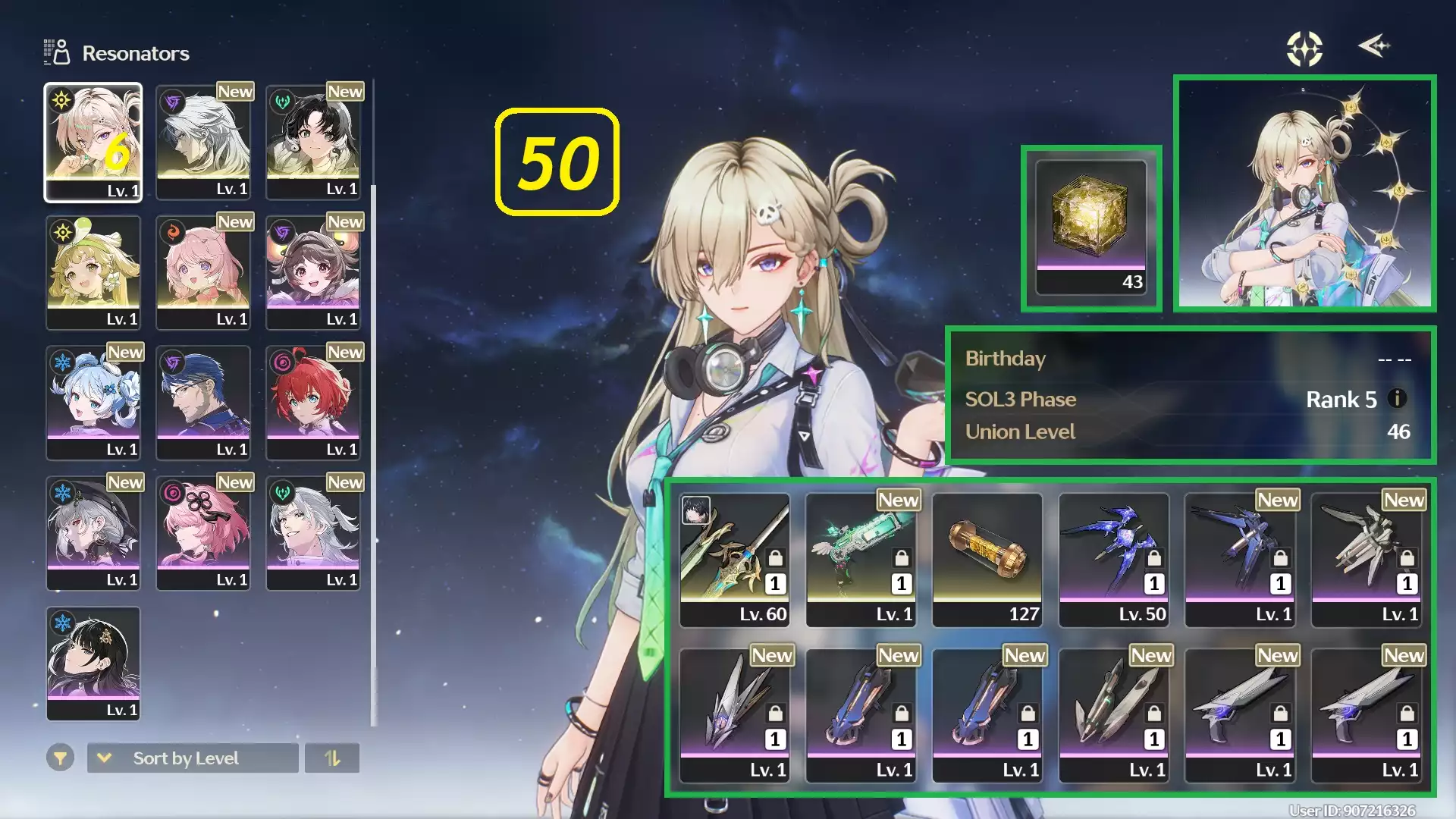The height and width of the screenshot is (819, 1456).
Task: Open the filter funnel icon
Action: pyautogui.click(x=61, y=758)
